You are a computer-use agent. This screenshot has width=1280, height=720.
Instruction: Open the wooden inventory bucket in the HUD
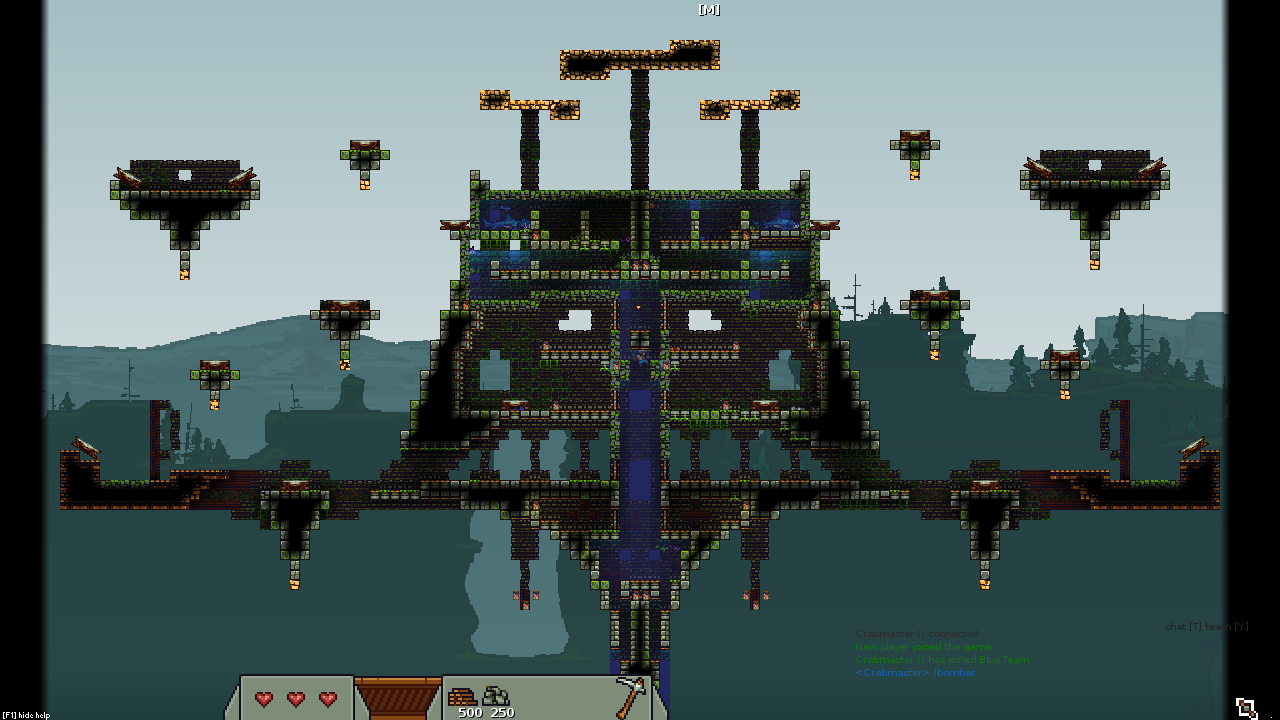click(398, 698)
